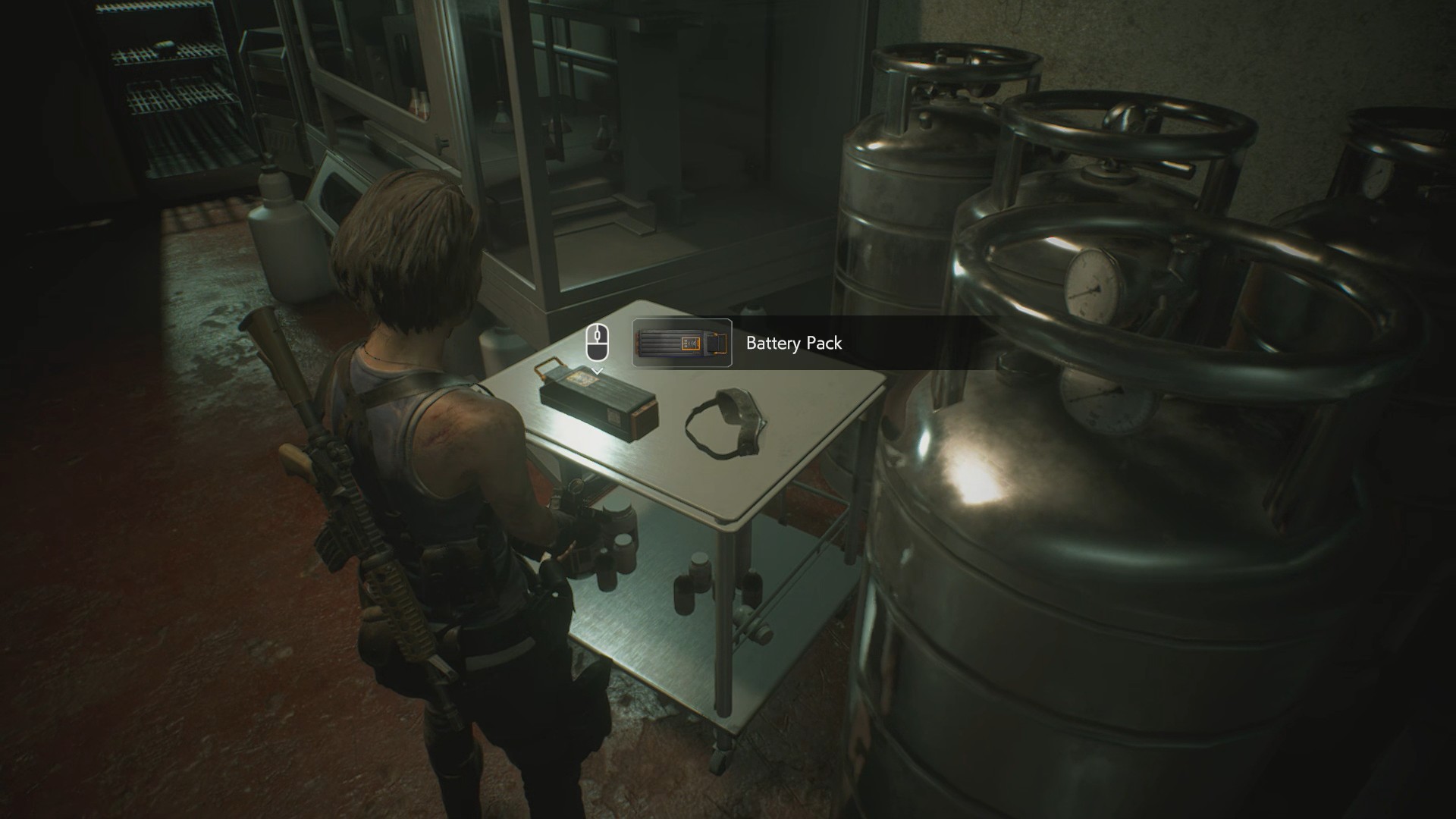
Task: Click the mouse button pickup prompt icon
Action: click(598, 341)
